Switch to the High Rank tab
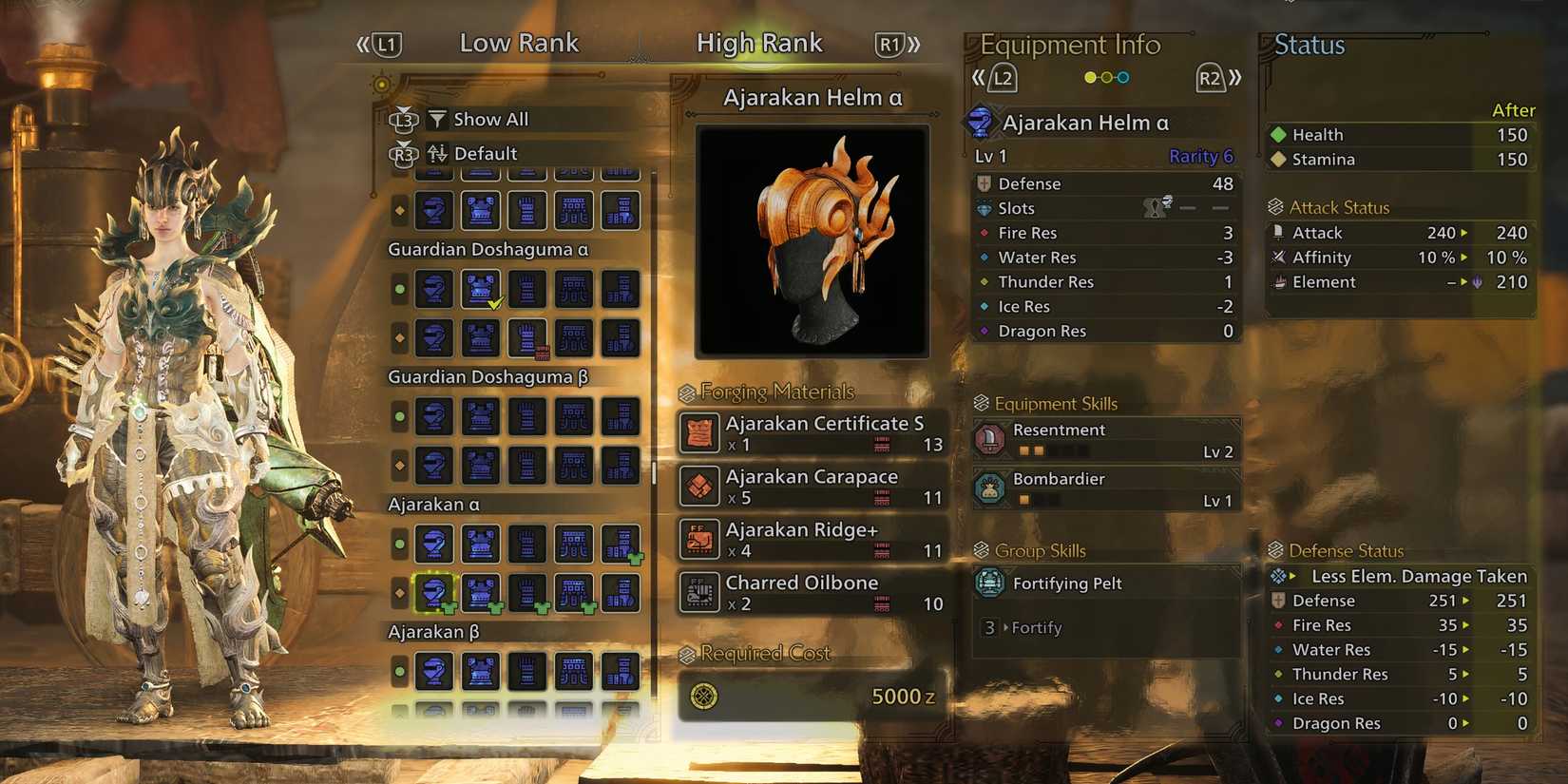This screenshot has width=1568, height=784. 759,42
